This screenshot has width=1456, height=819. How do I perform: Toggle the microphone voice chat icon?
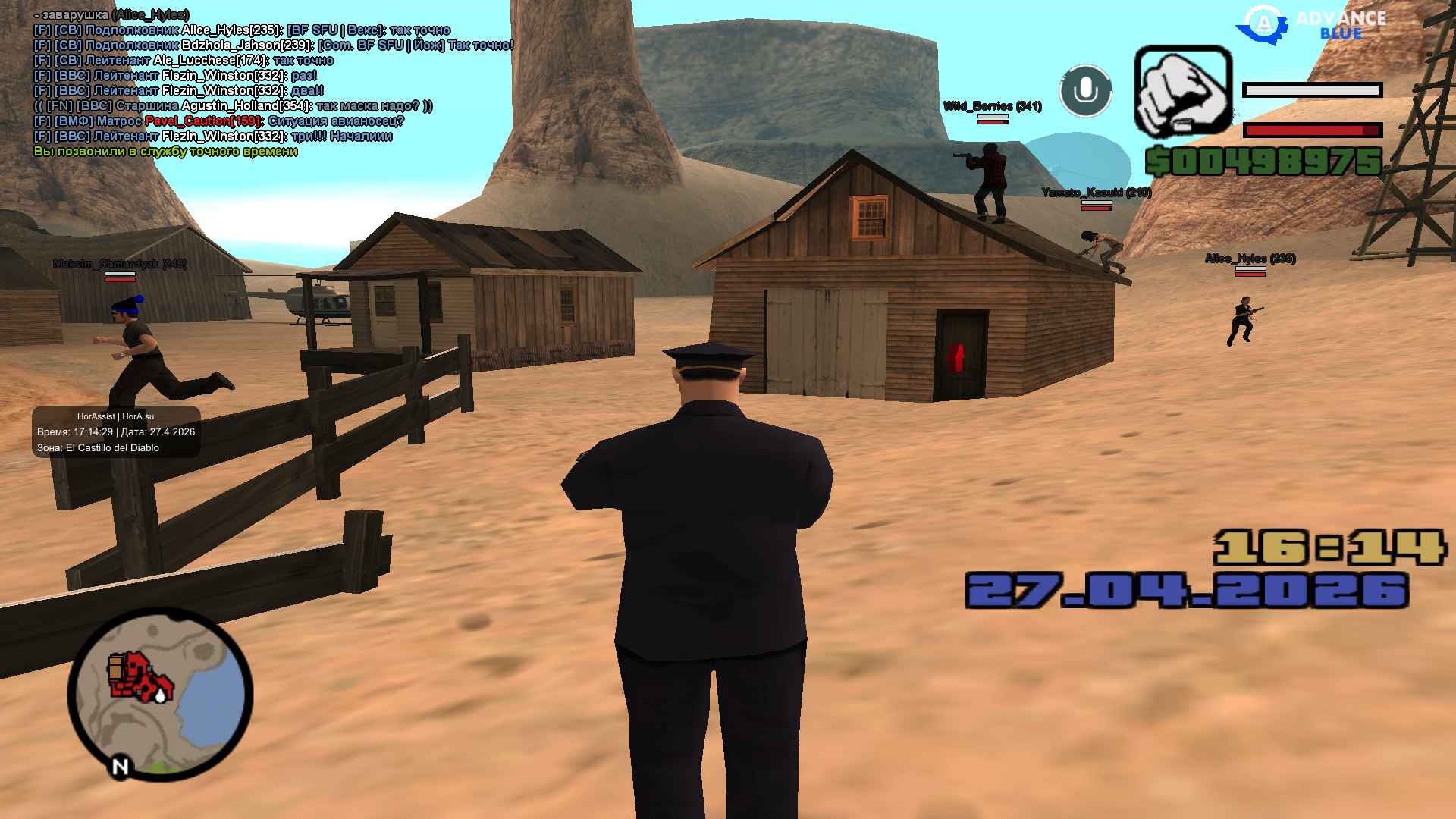[x=1085, y=91]
